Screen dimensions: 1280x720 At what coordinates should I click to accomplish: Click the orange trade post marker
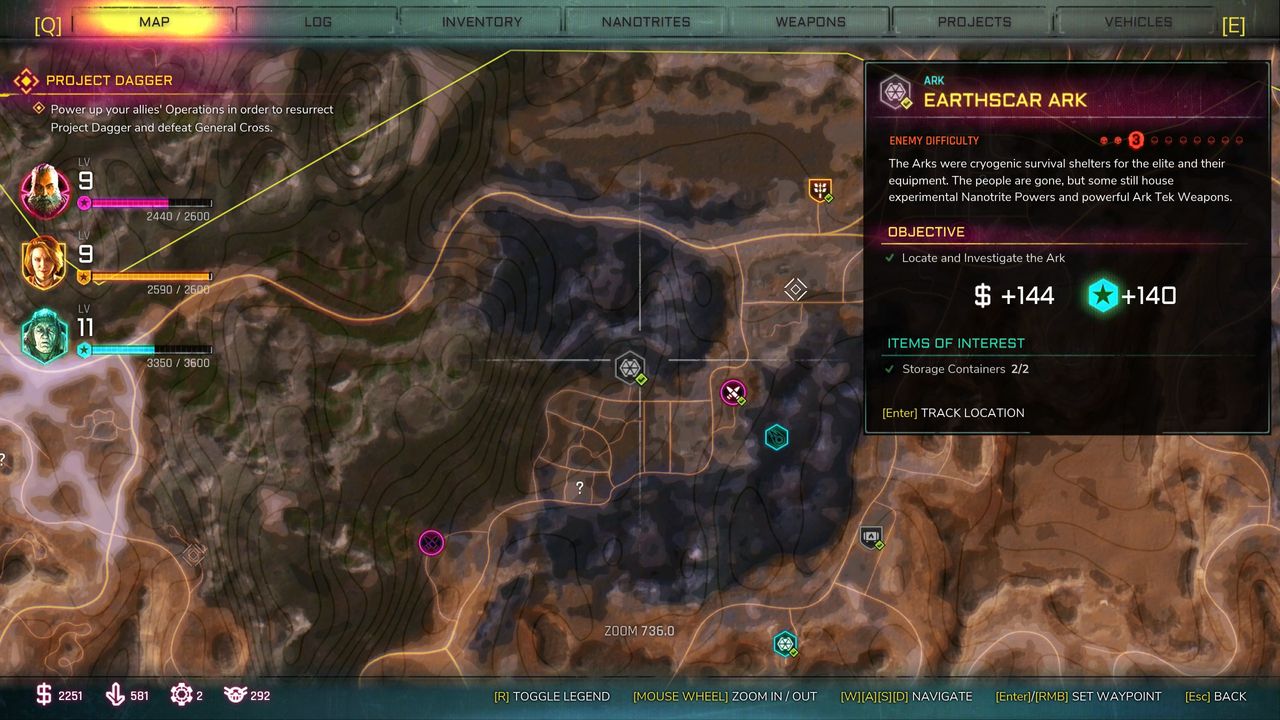pos(820,189)
